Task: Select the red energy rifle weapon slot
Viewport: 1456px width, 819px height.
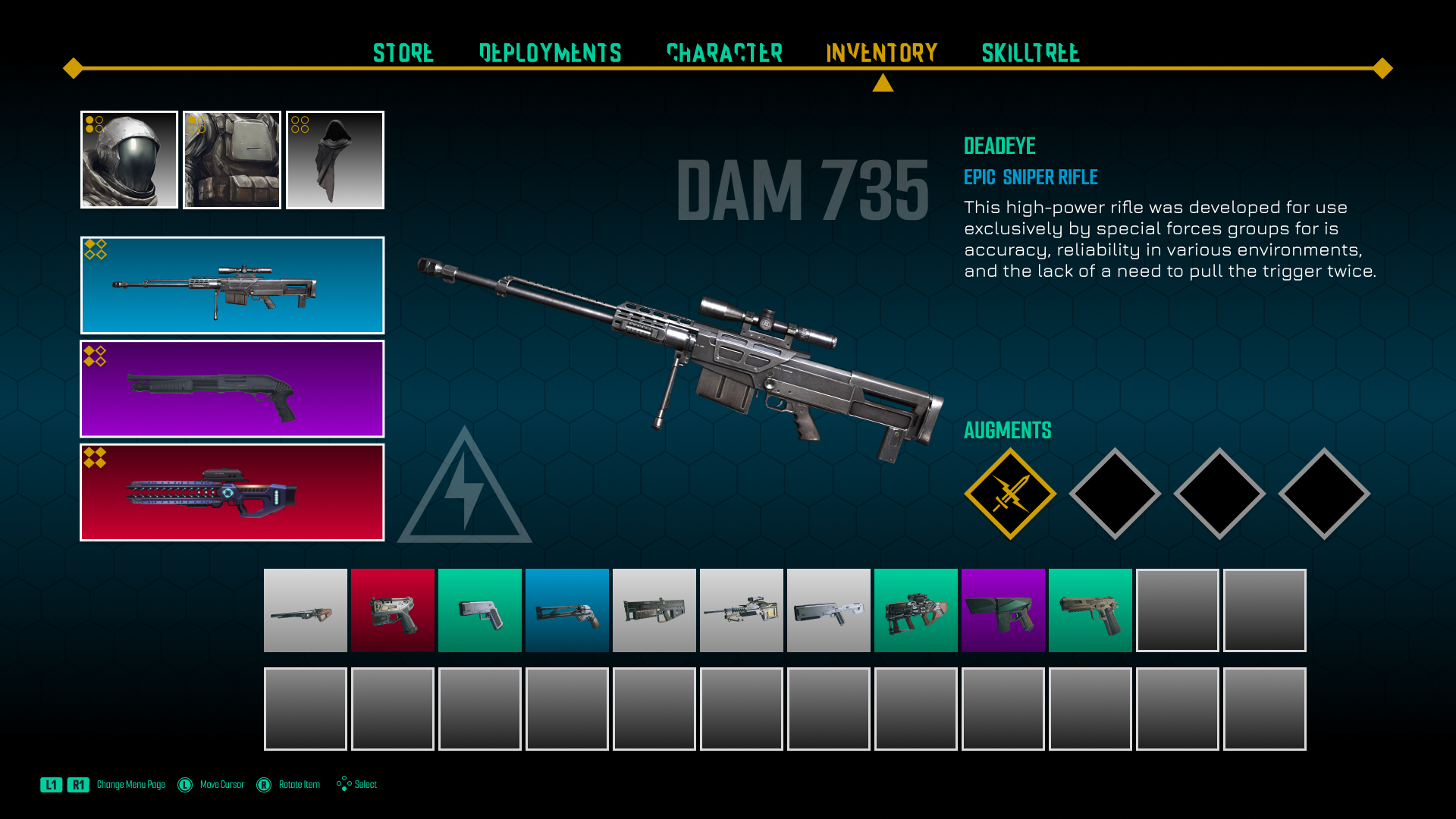Action: 232,493
